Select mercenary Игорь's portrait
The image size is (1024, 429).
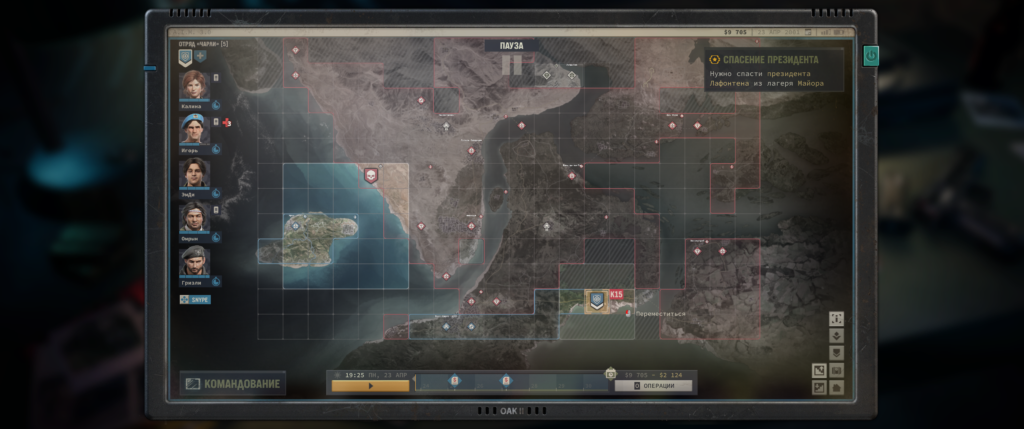click(x=194, y=129)
